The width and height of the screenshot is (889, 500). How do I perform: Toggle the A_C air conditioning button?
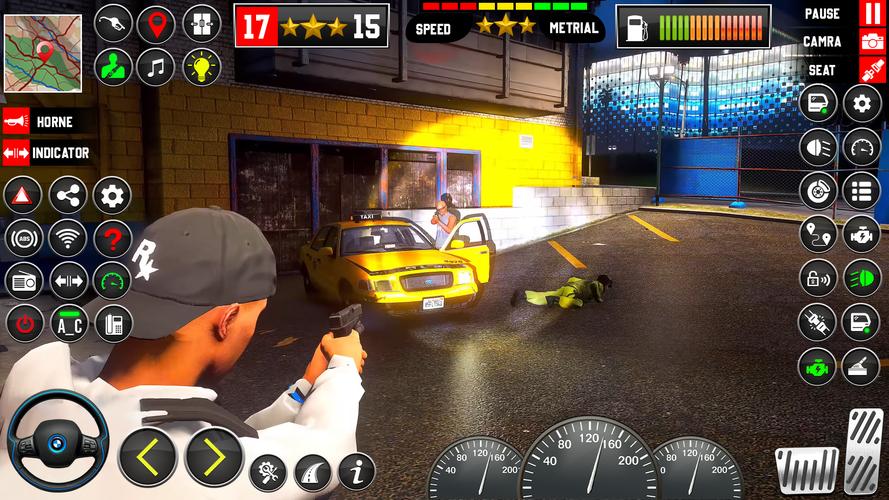pyautogui.click(x=67, y=323)
